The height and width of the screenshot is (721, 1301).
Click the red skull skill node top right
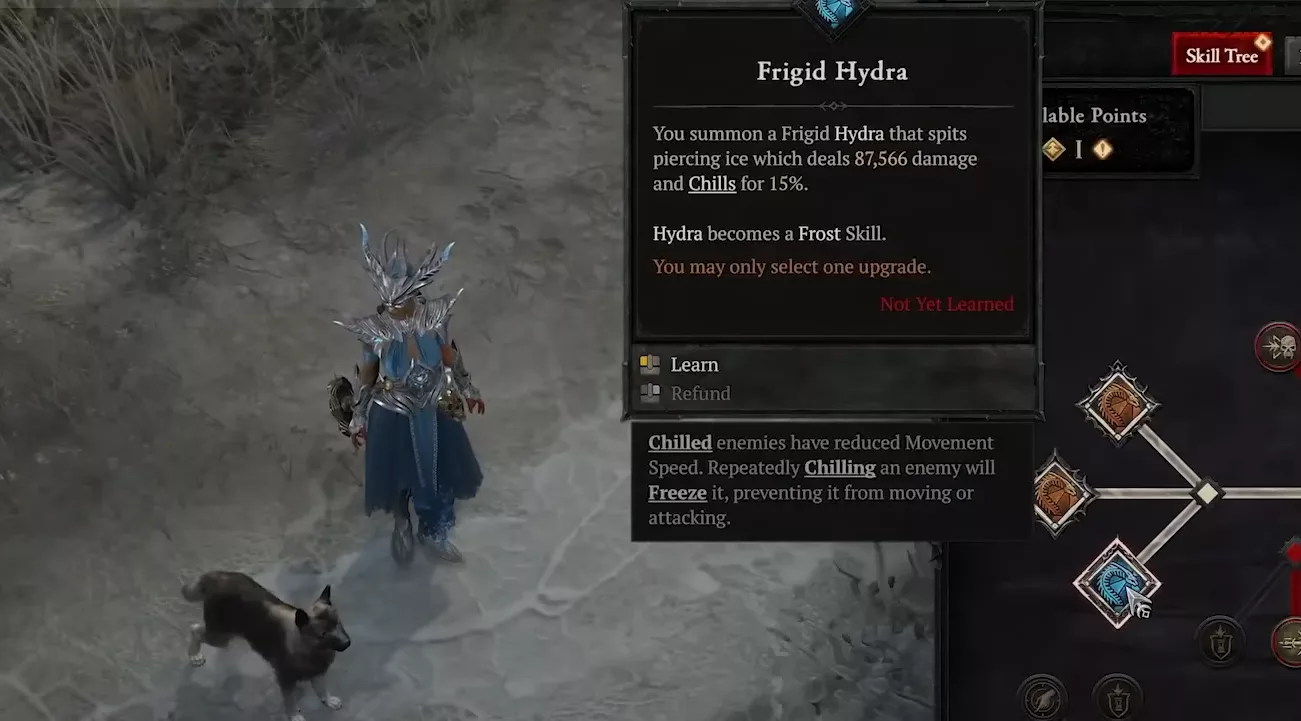click(x=1280, y=347)
